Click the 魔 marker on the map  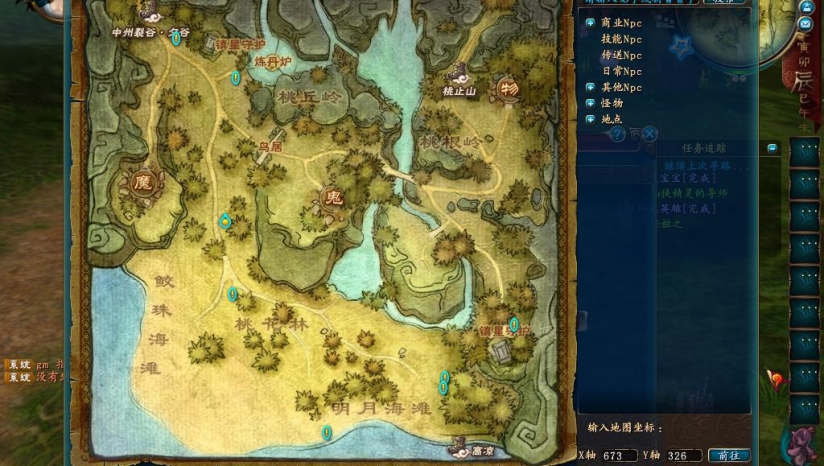point(142,182)
